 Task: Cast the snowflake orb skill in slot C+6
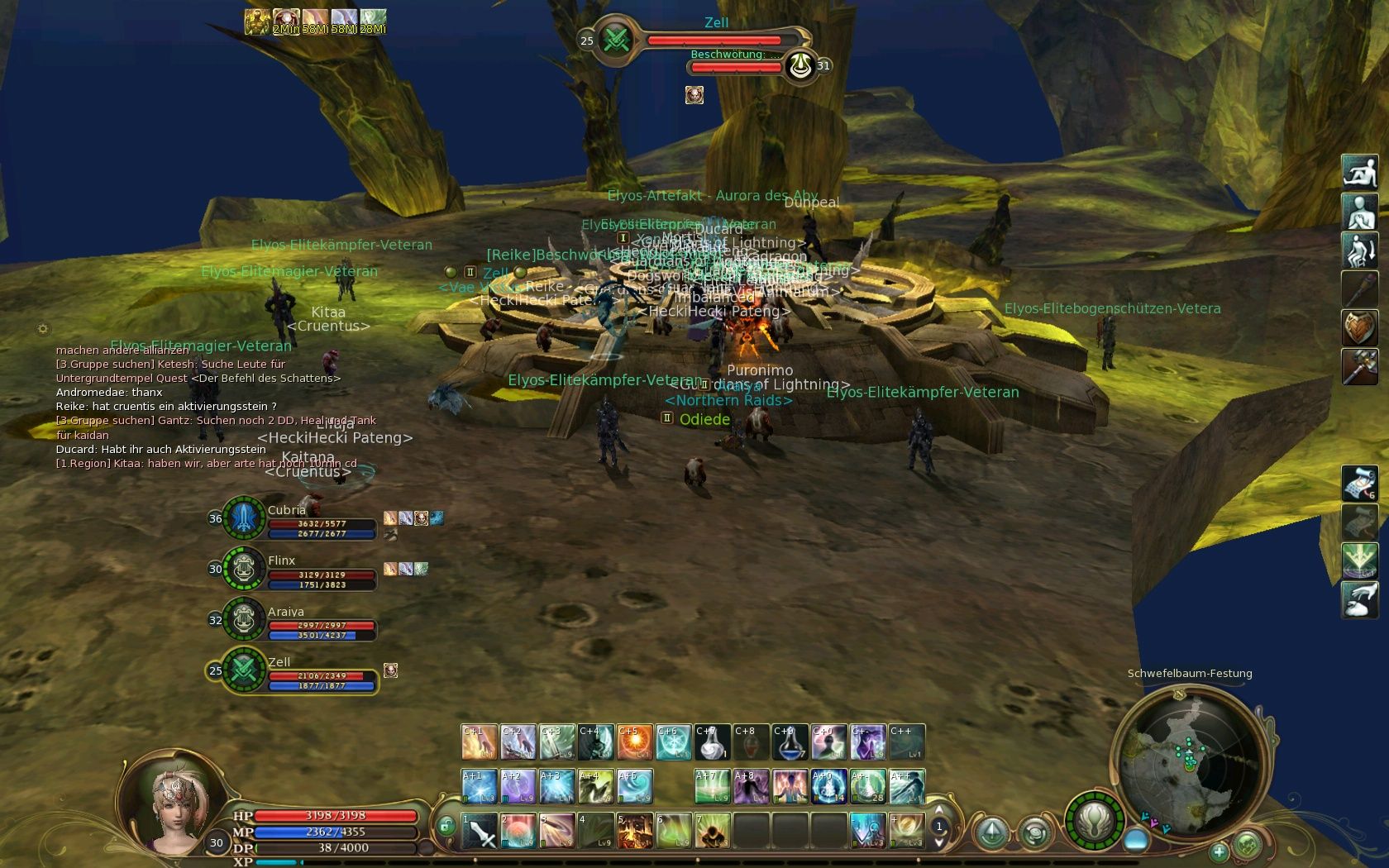[674, 742]
